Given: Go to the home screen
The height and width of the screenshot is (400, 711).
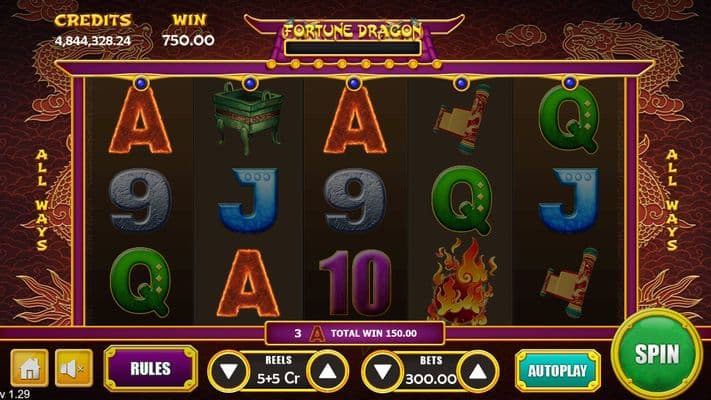Looking at the screenshot, I should point(29,368).
